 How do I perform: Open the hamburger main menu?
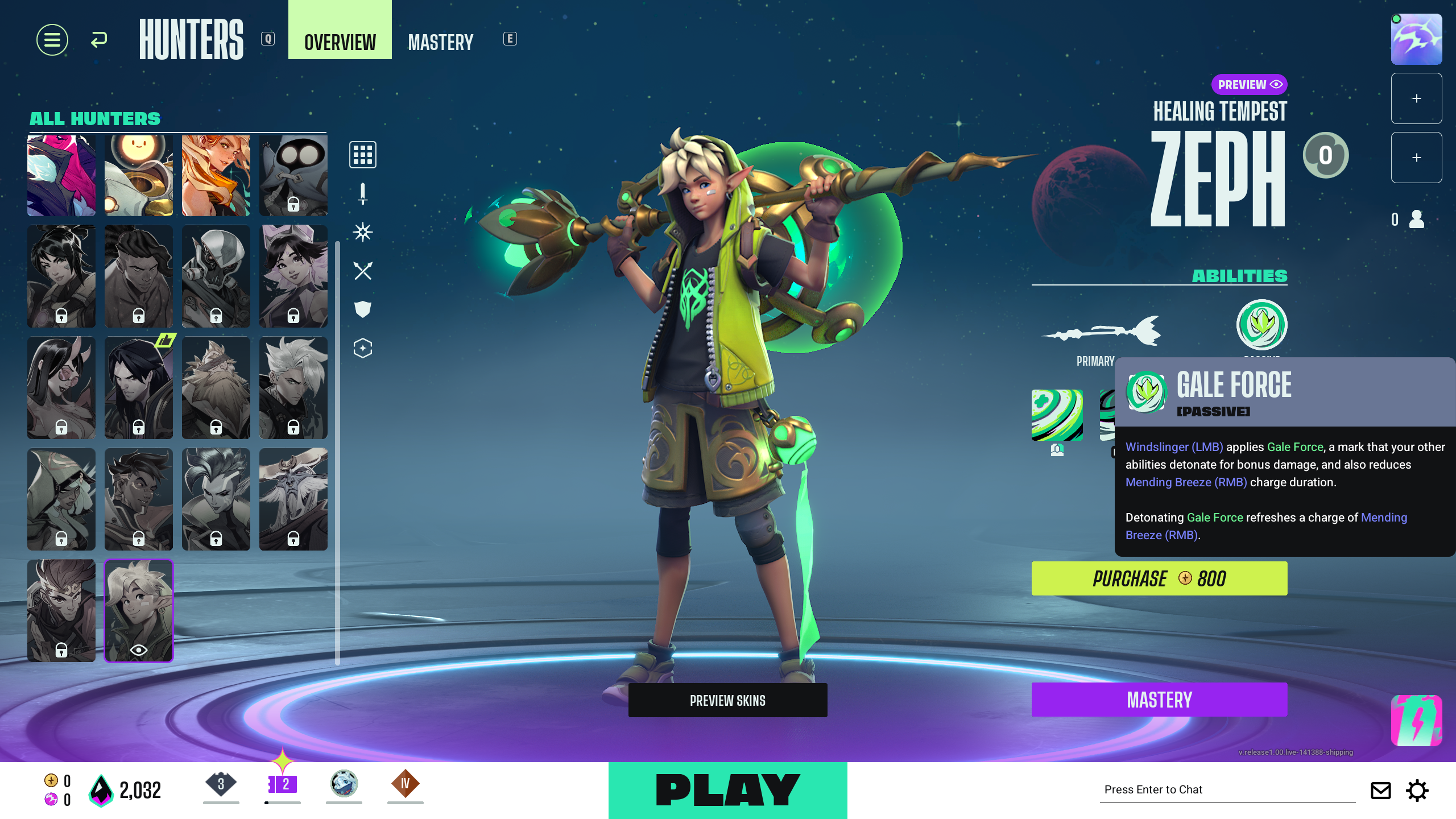coord(52,40)
